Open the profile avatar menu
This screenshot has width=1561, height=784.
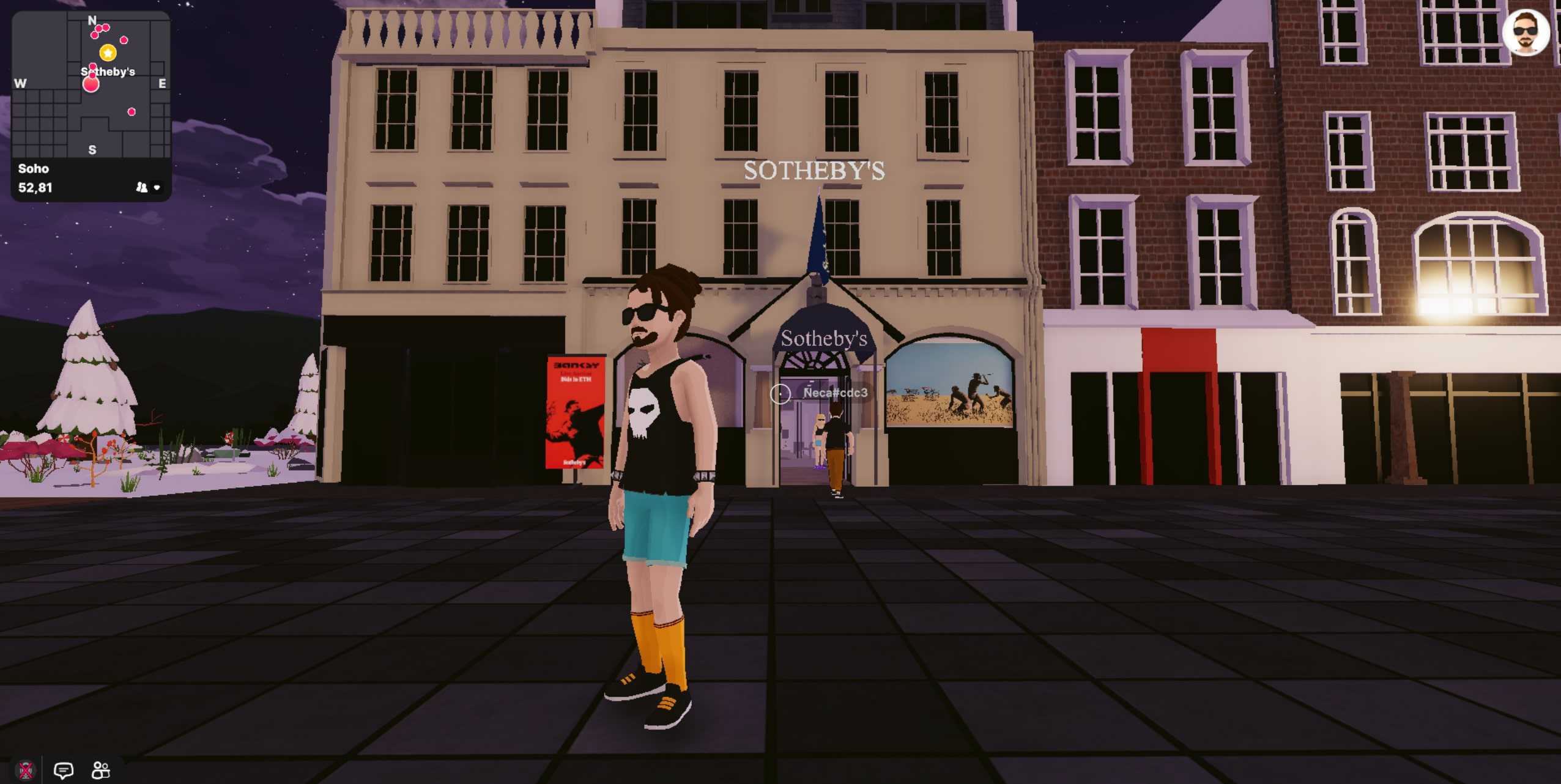pos(1526,32)
